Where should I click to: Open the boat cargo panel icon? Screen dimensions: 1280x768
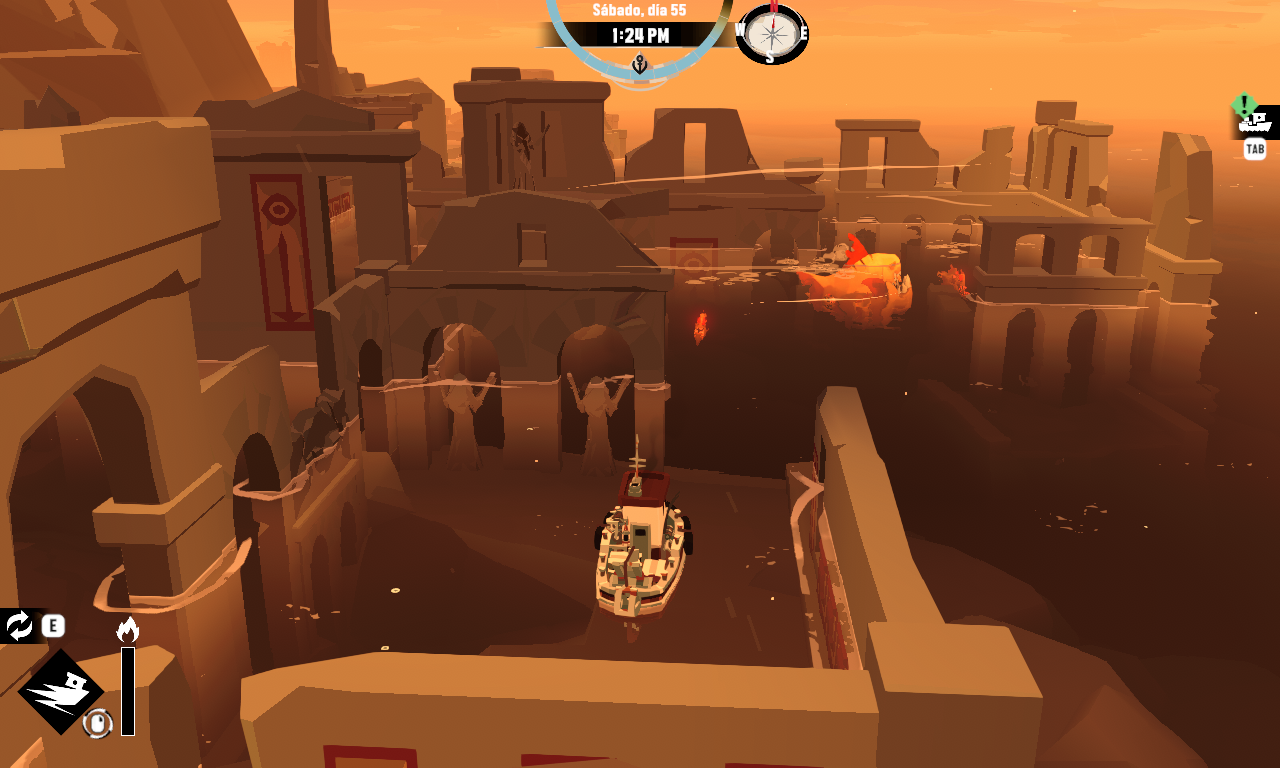tap(1254, 124)
